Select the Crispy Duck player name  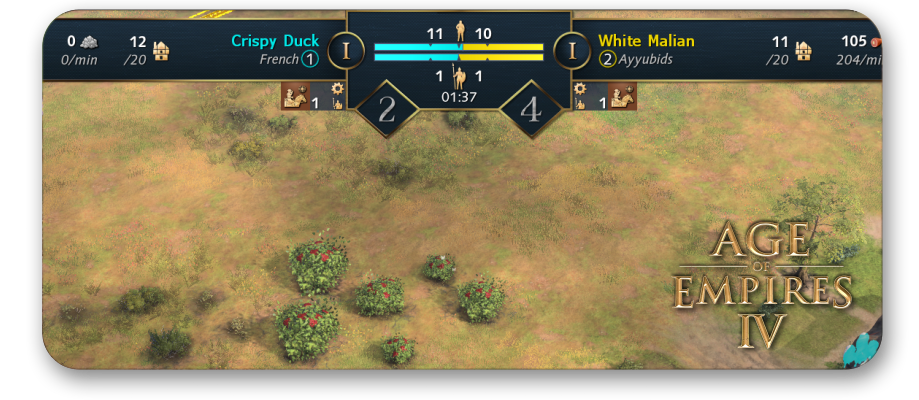275,41
